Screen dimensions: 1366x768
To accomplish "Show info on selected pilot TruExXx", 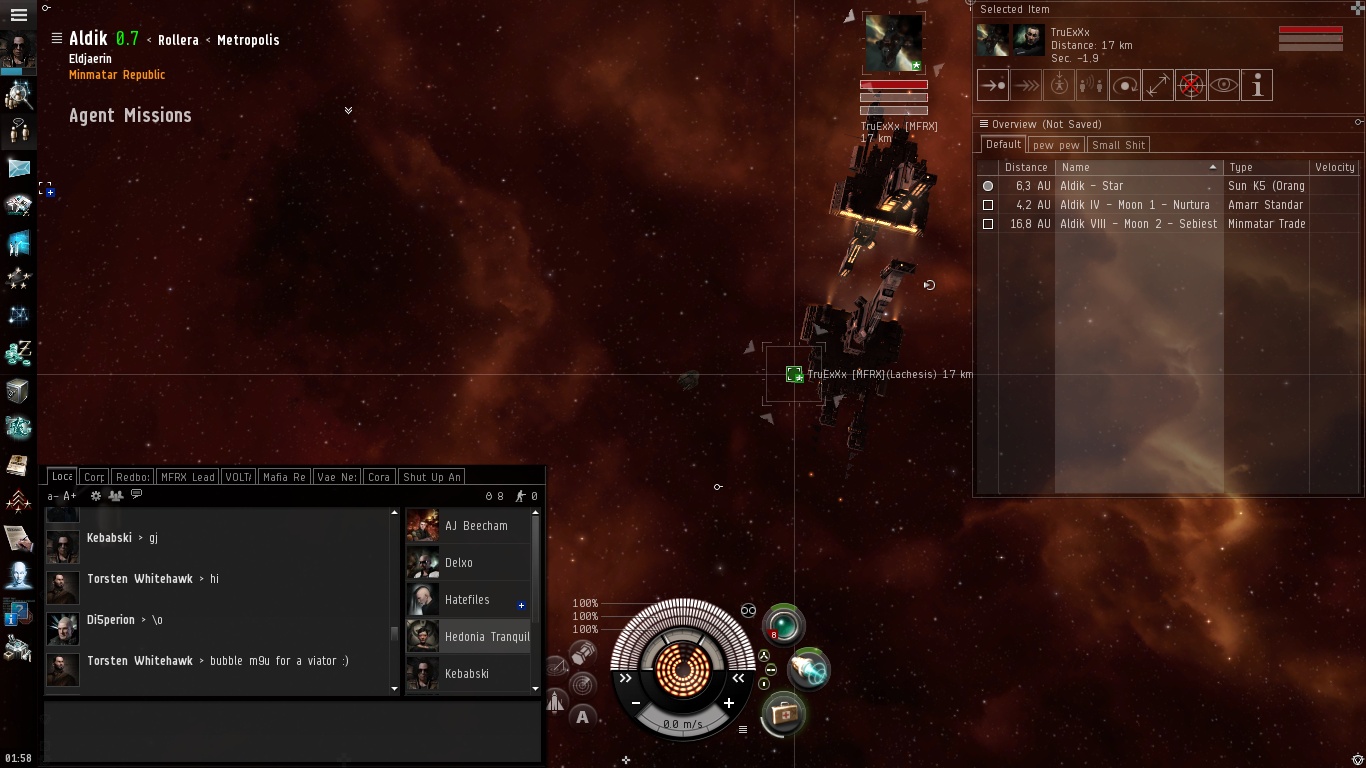I will tap(1256, 86).
